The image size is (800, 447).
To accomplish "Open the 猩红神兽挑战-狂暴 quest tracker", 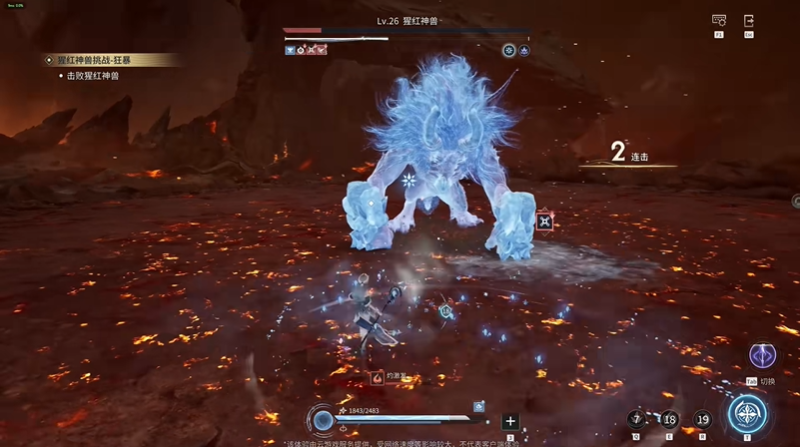I will click(110, 60).
